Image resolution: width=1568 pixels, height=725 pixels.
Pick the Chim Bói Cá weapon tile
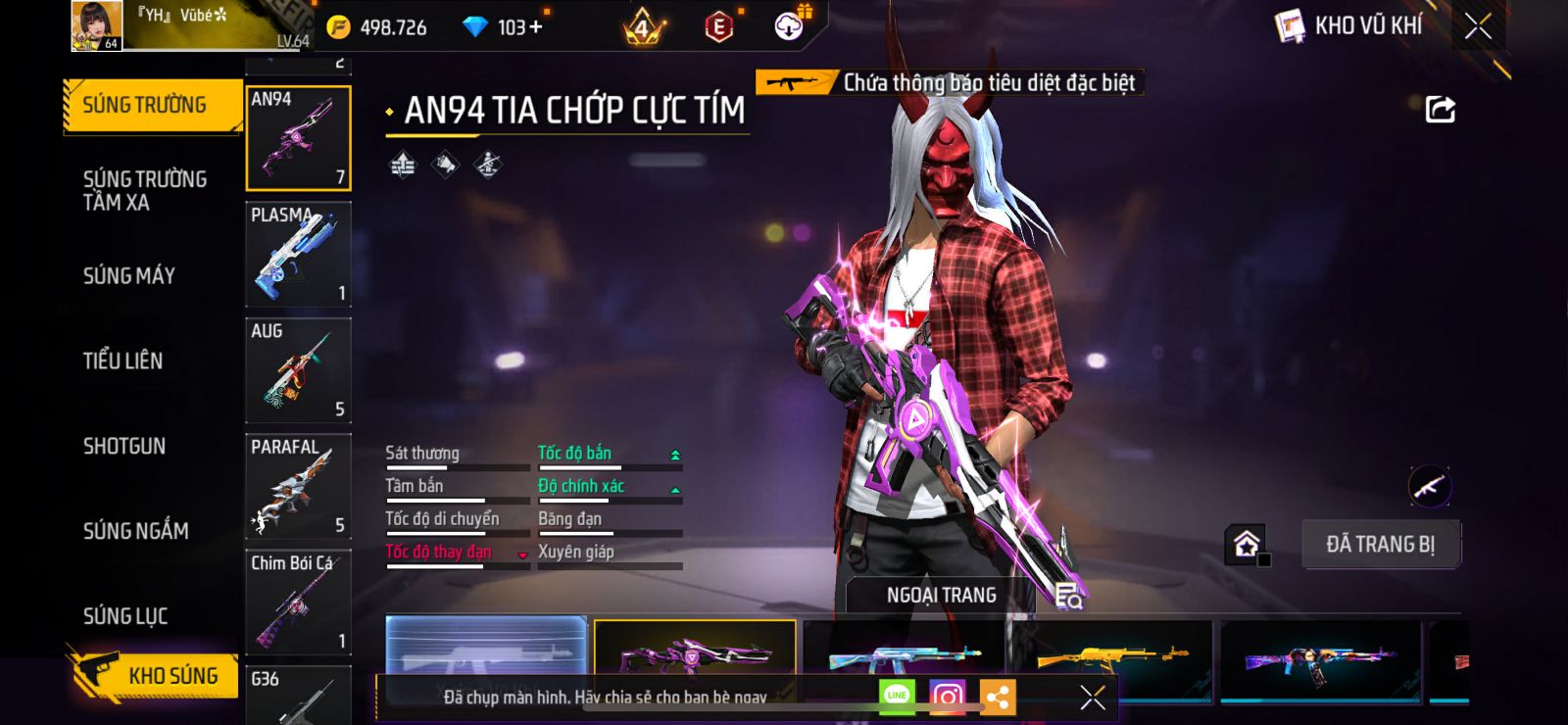[298, 602]
